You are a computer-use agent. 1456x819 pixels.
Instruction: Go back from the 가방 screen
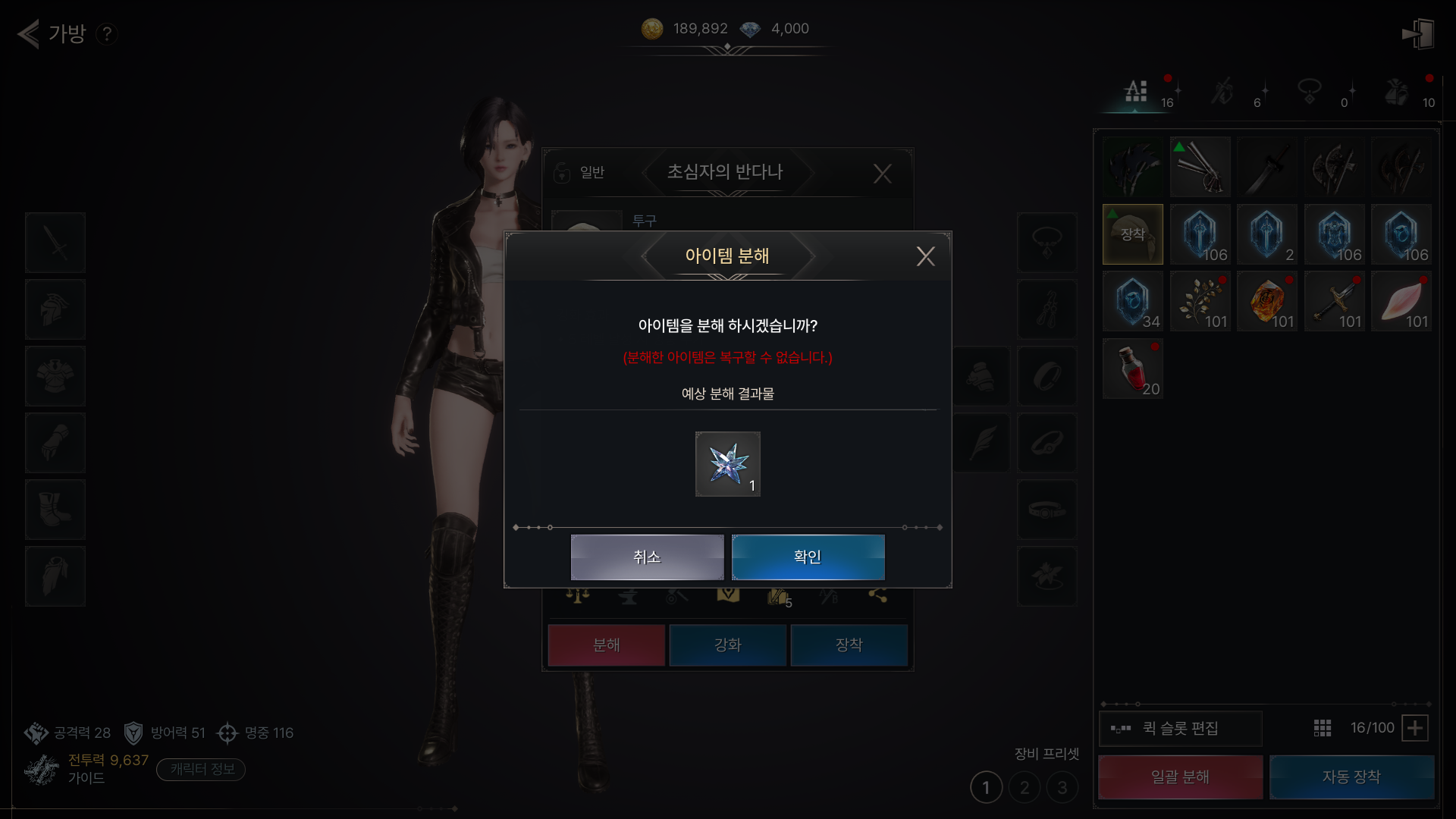[29, 33]
